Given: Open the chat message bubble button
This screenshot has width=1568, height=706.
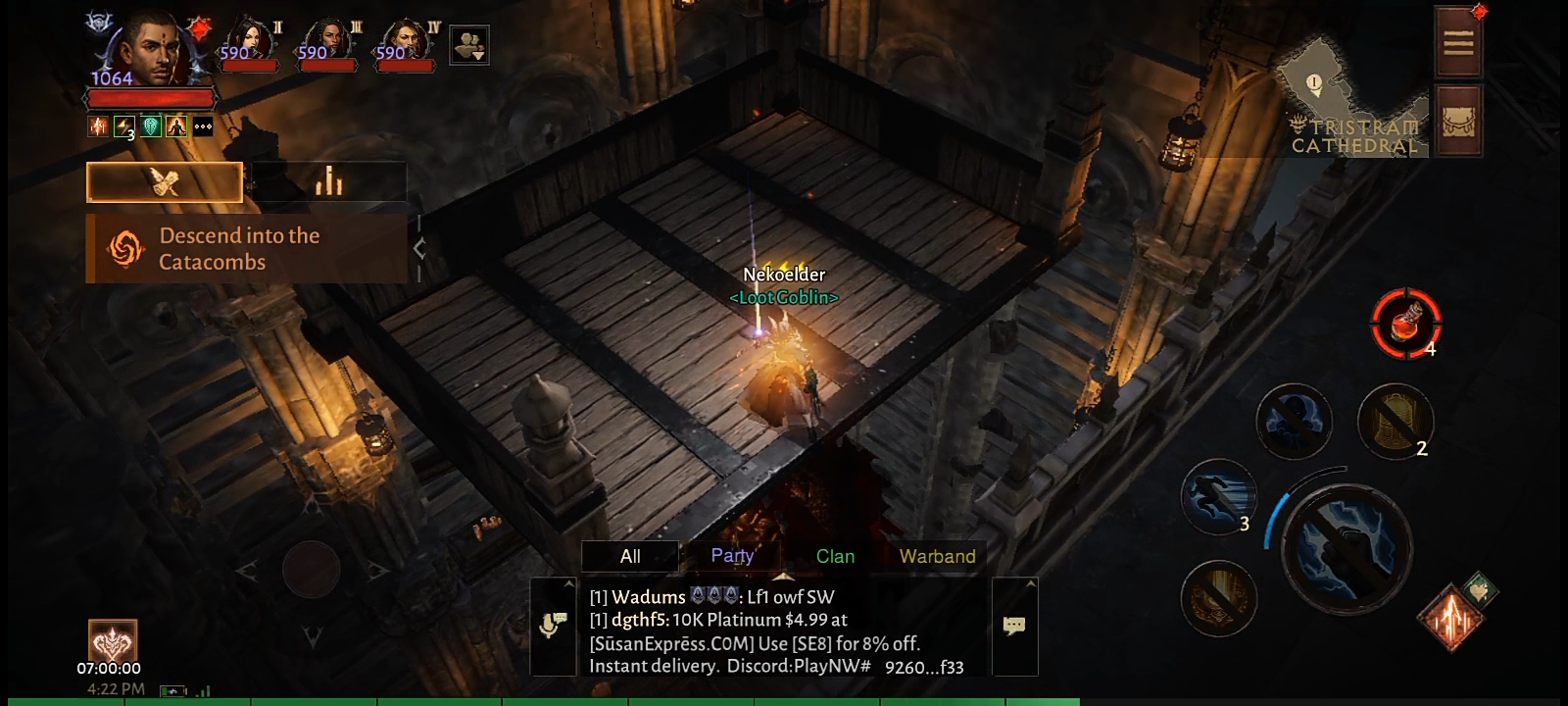Looking at the screenshot, I should [x=1014, y=626].
